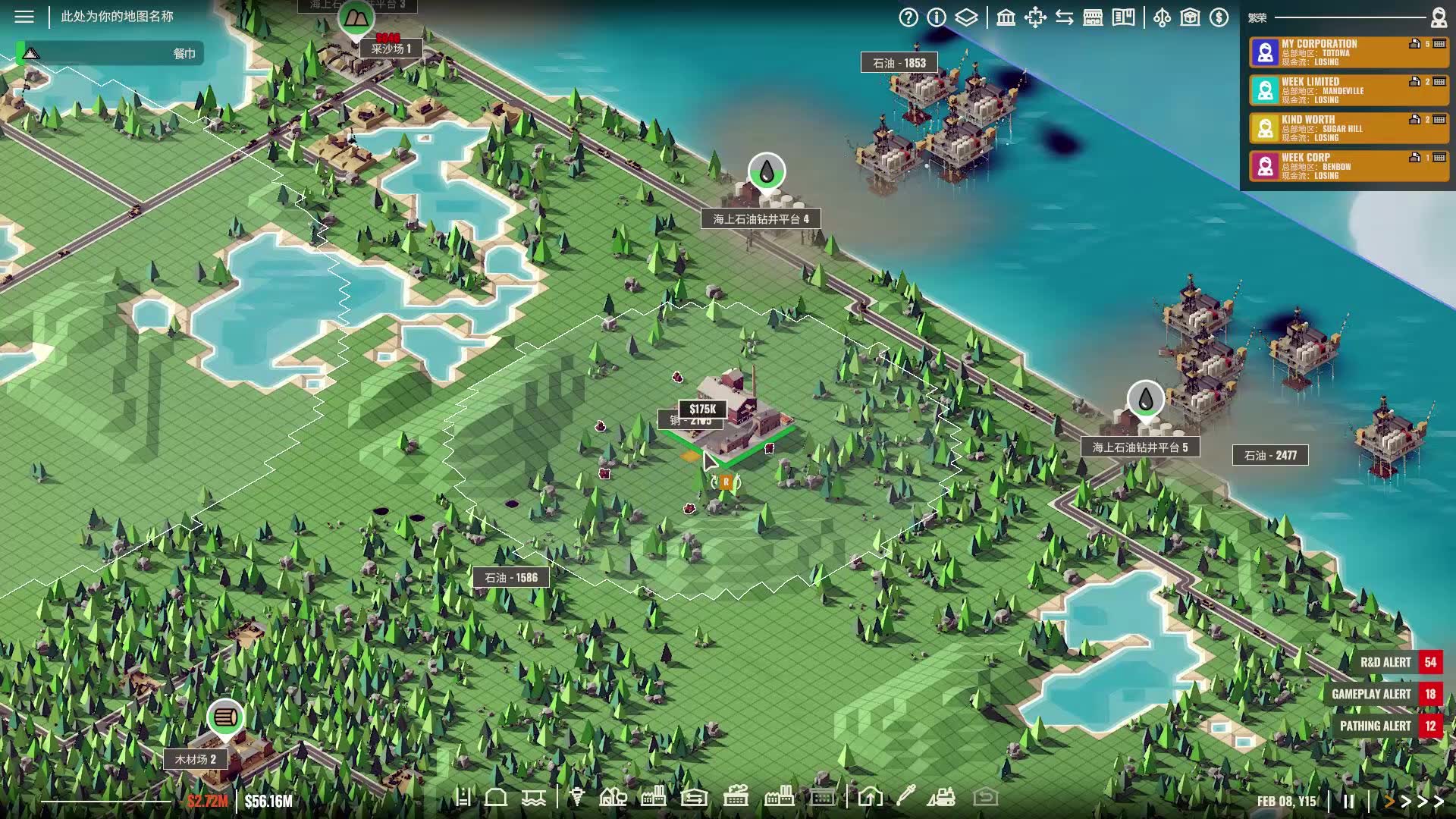1456x819 pixels.
Task: Open the storefront shop icon
Action: [x=1093, y=17]
